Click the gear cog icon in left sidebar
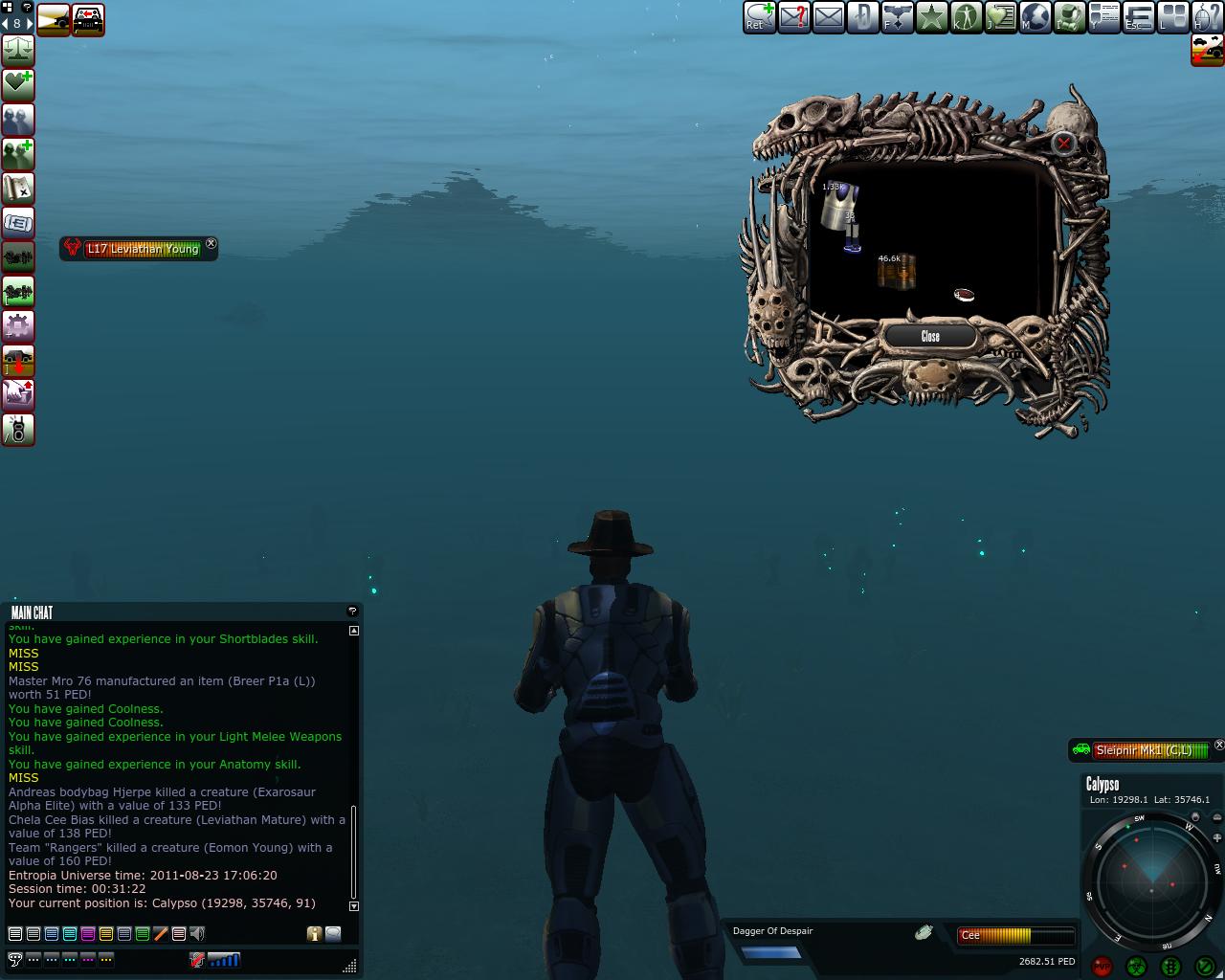This screenshot has width=1225, height=980. [x=18, y=326]
